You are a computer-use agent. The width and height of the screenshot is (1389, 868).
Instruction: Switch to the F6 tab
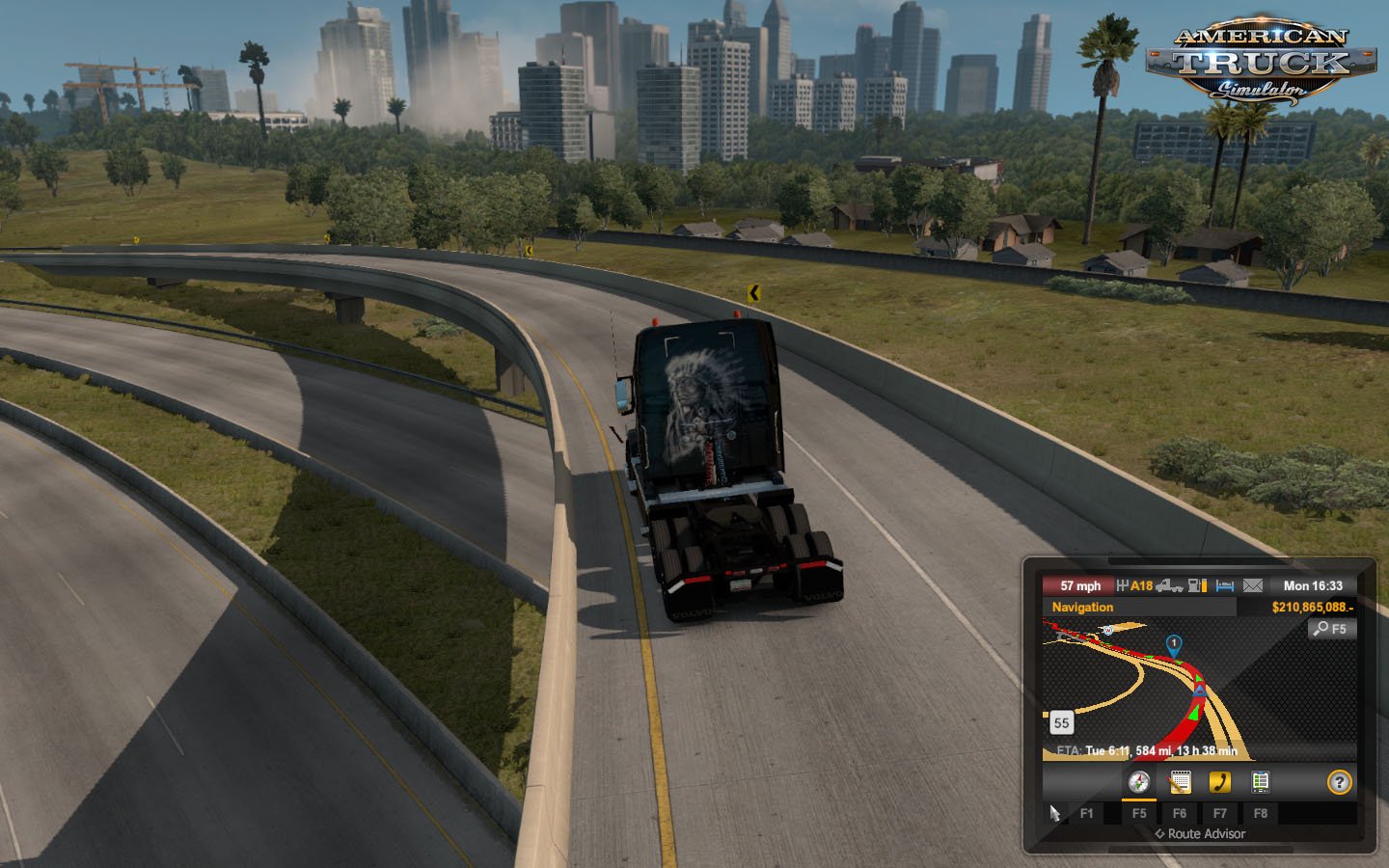point(1182,813)
